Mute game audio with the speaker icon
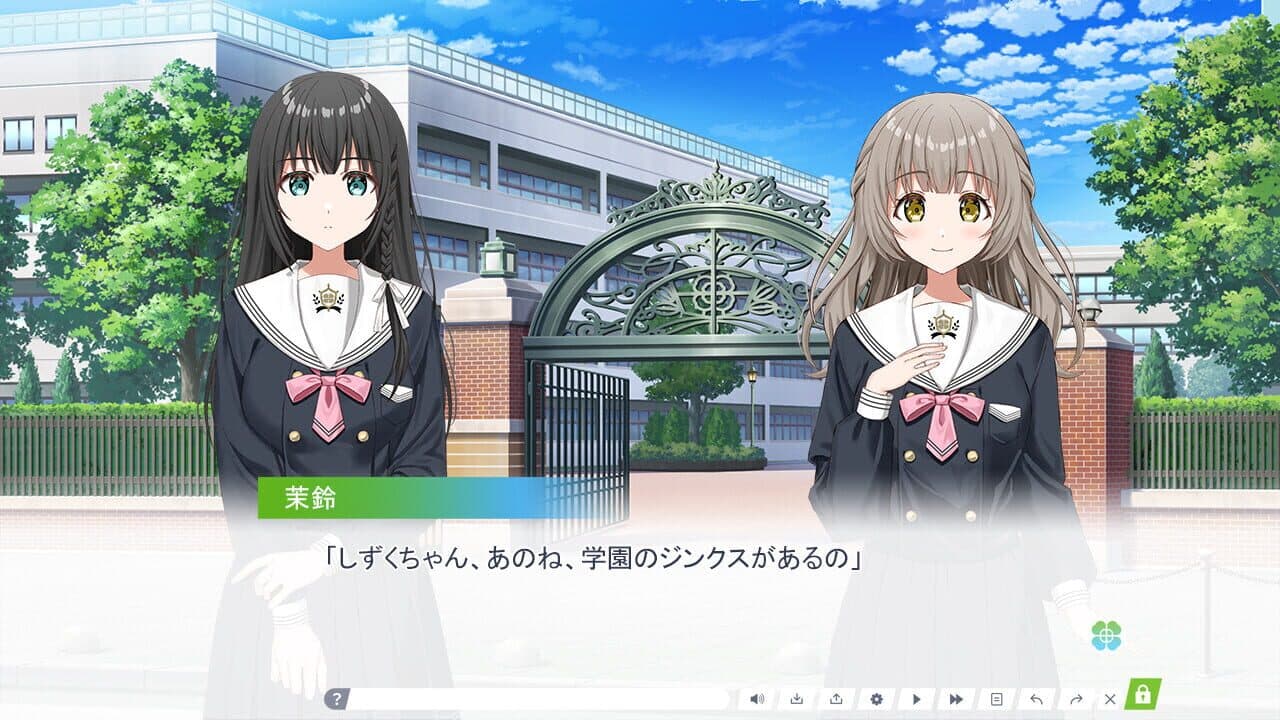1280x720 pixels. click(x=757, y=698)
